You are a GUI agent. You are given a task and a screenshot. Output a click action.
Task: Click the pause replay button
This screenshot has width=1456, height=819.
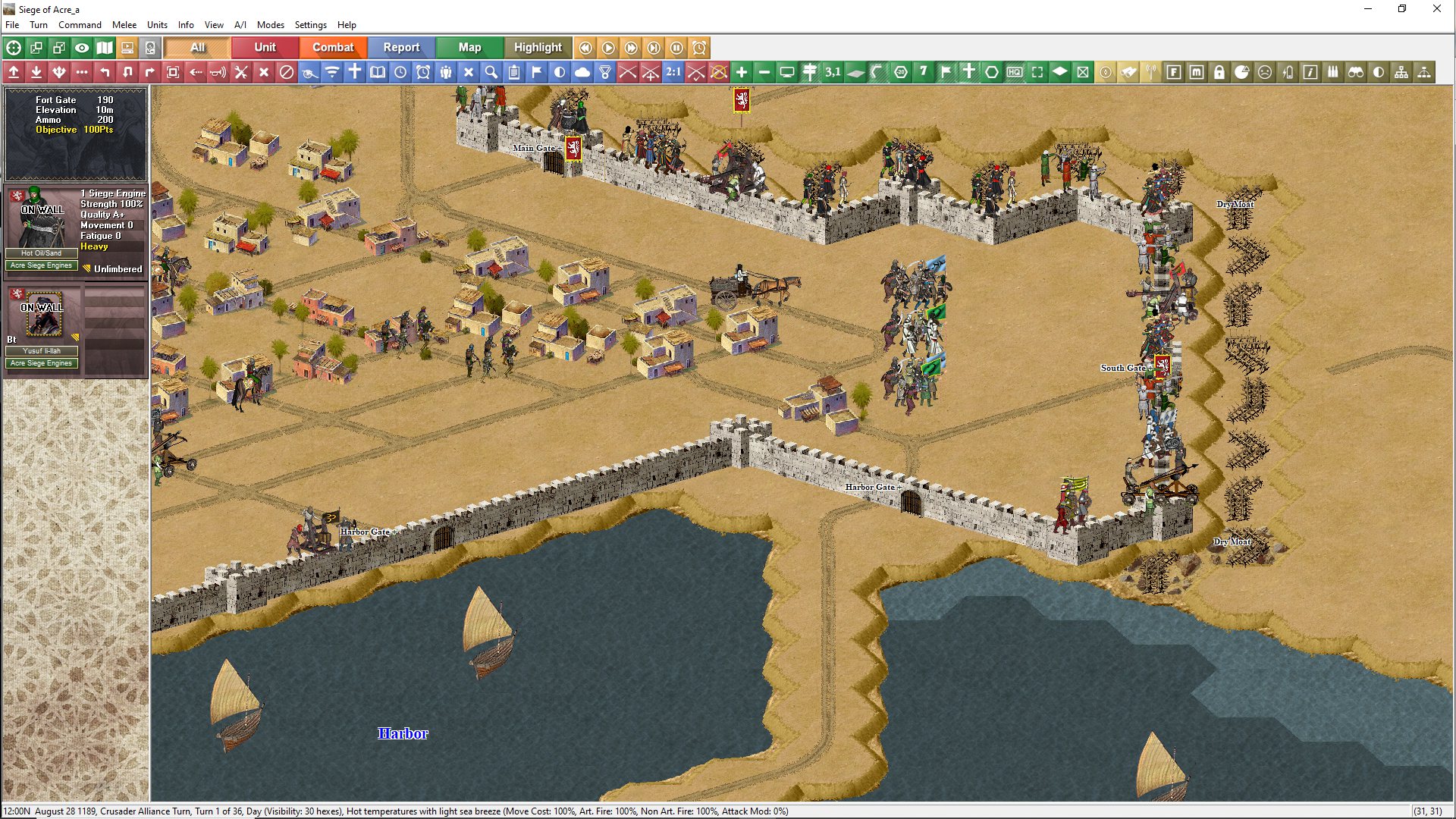(676, 48)
